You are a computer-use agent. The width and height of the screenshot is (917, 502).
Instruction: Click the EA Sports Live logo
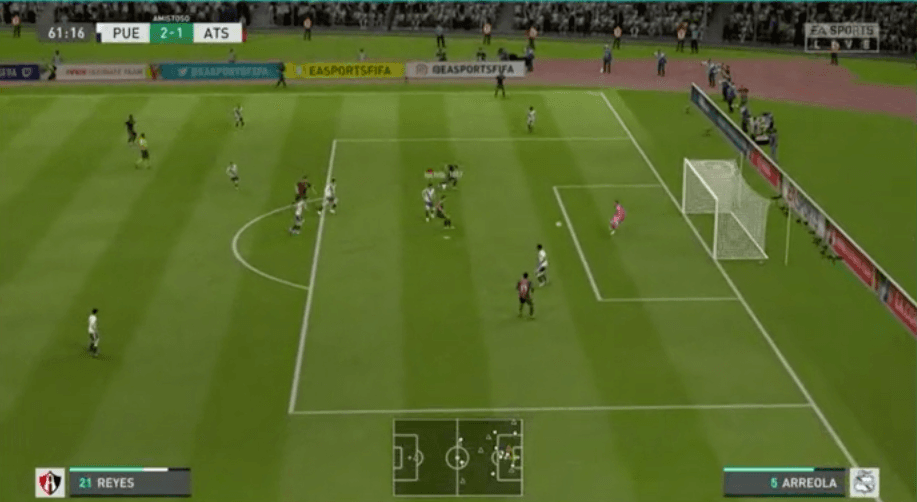(x=841, y=37)
